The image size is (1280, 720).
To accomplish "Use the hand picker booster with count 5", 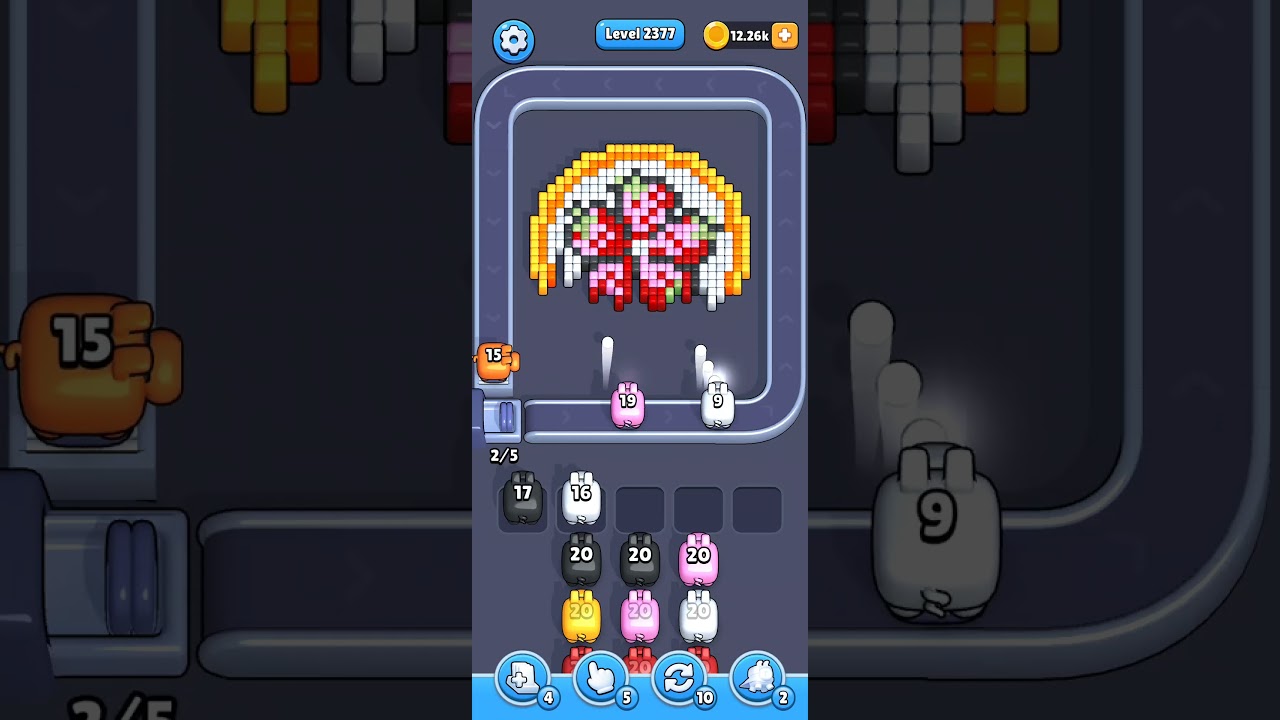I will coord(600,678).
